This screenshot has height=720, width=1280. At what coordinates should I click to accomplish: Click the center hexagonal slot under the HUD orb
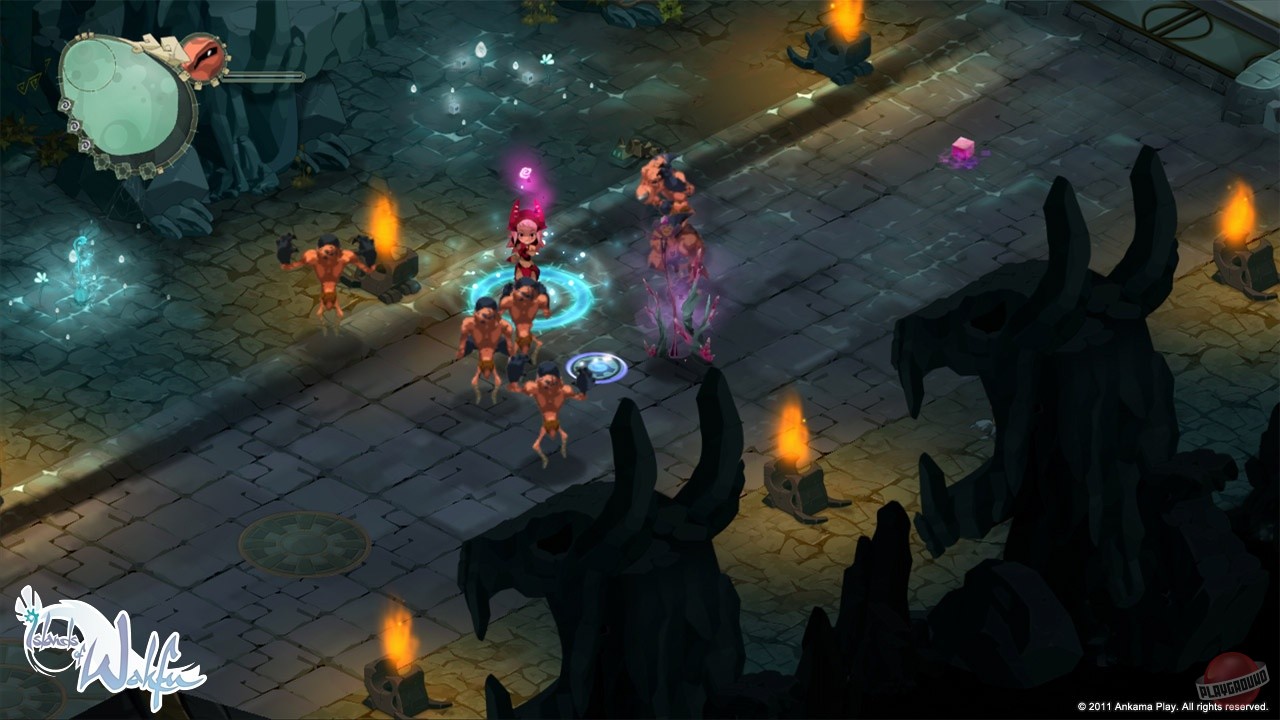tap(122, 169)
